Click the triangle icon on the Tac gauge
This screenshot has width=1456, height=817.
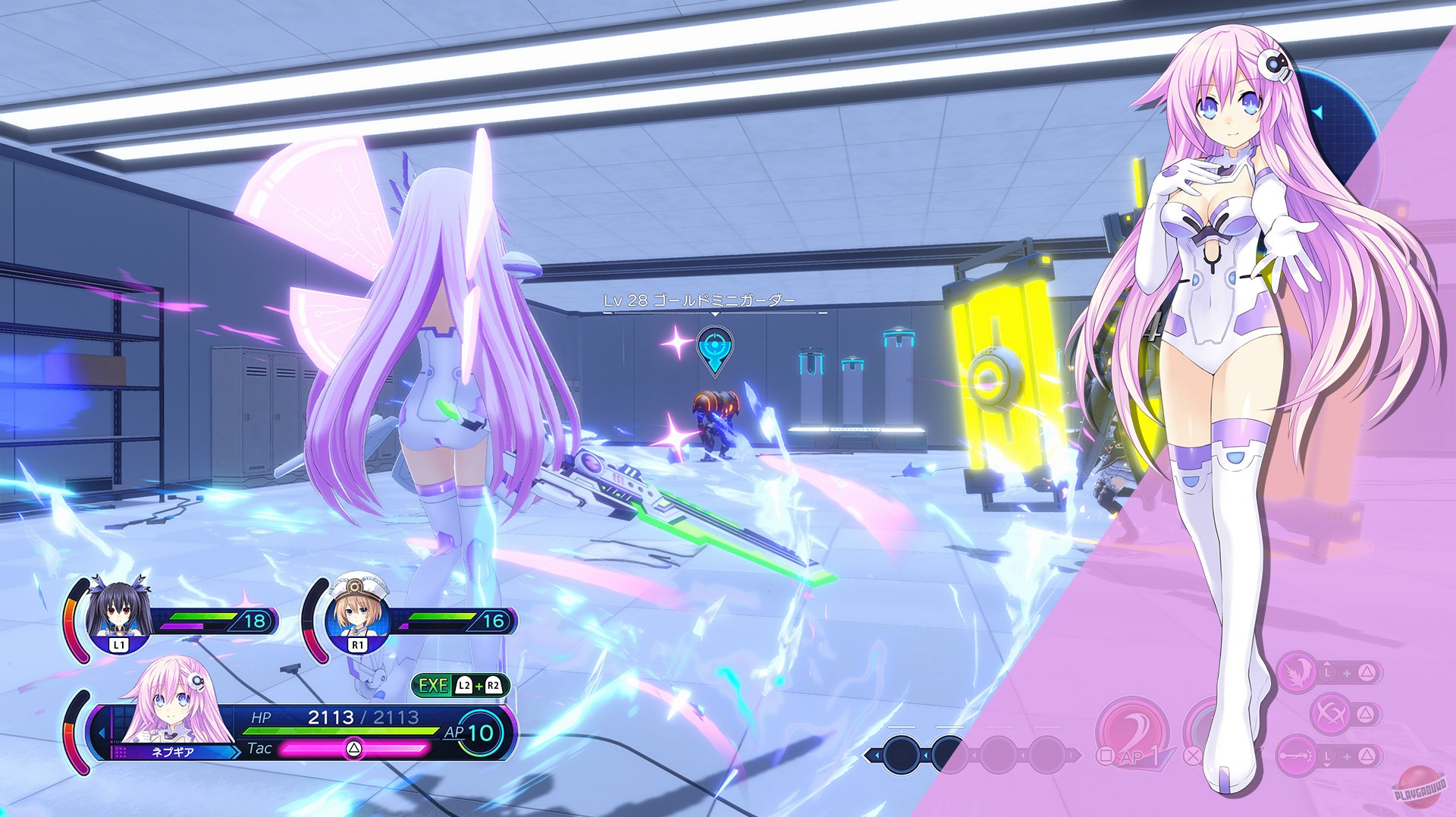click(x=354, y=749)
